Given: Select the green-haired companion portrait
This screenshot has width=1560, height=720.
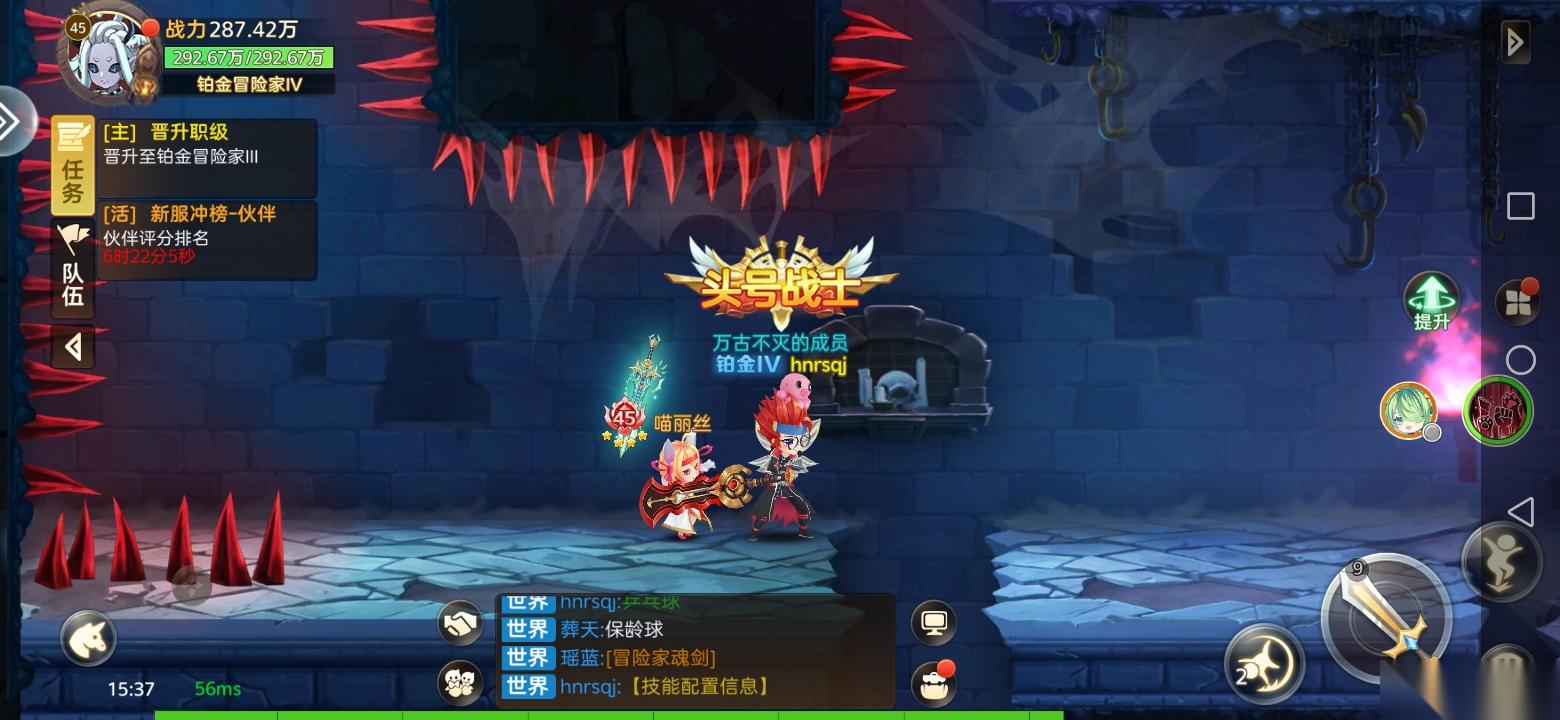Looking at the screenshot, I should 1408,410.
